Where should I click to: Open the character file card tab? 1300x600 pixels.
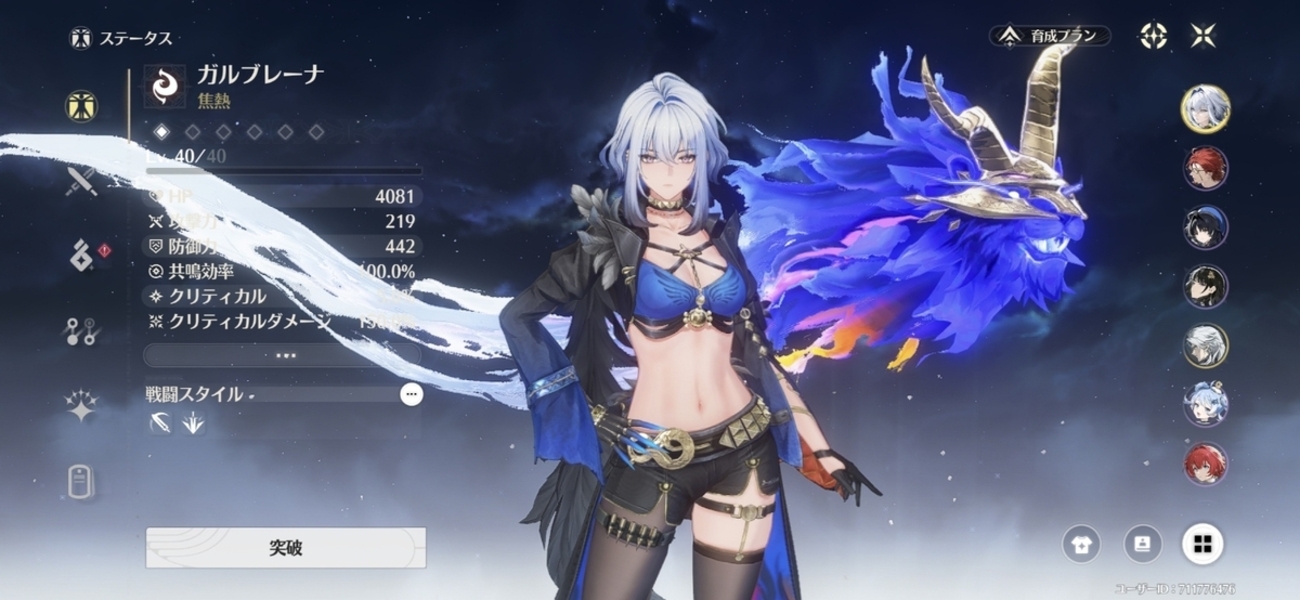(81, 481)
